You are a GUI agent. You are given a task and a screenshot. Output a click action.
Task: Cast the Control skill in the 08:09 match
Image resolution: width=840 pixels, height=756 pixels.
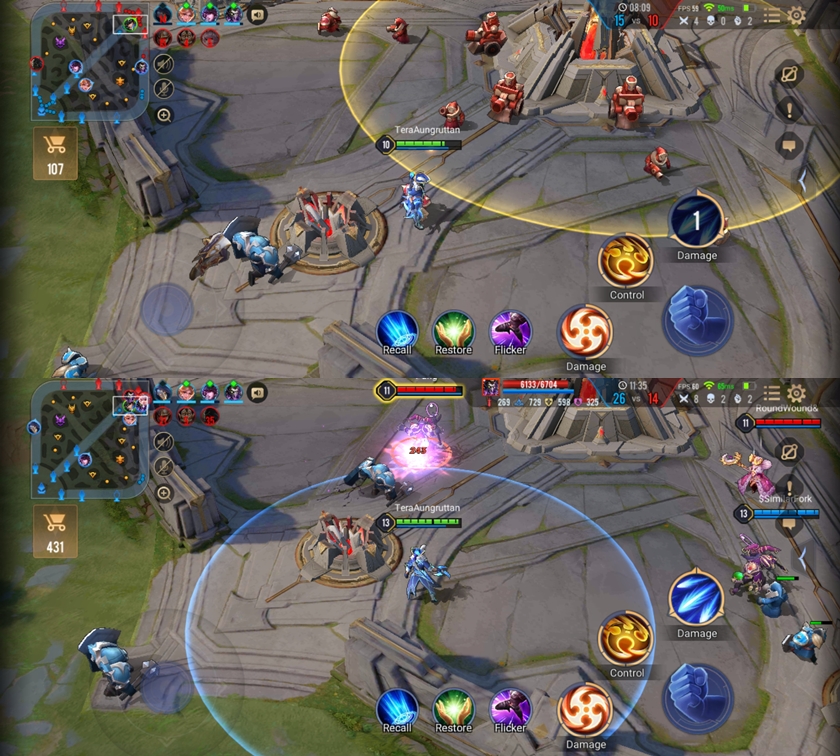coord(626,261)
